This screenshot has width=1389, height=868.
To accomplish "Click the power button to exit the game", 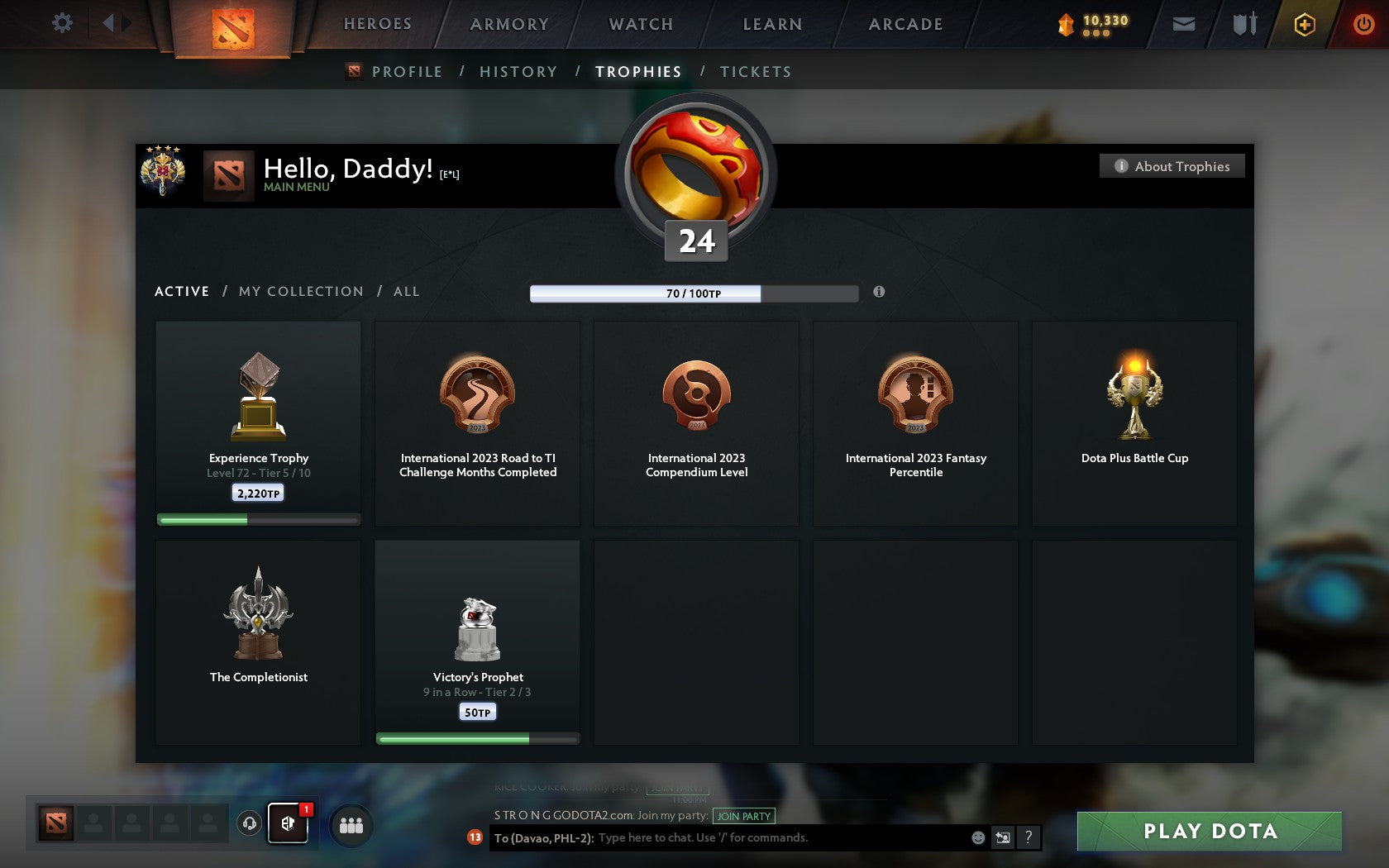I will 1363,24.
